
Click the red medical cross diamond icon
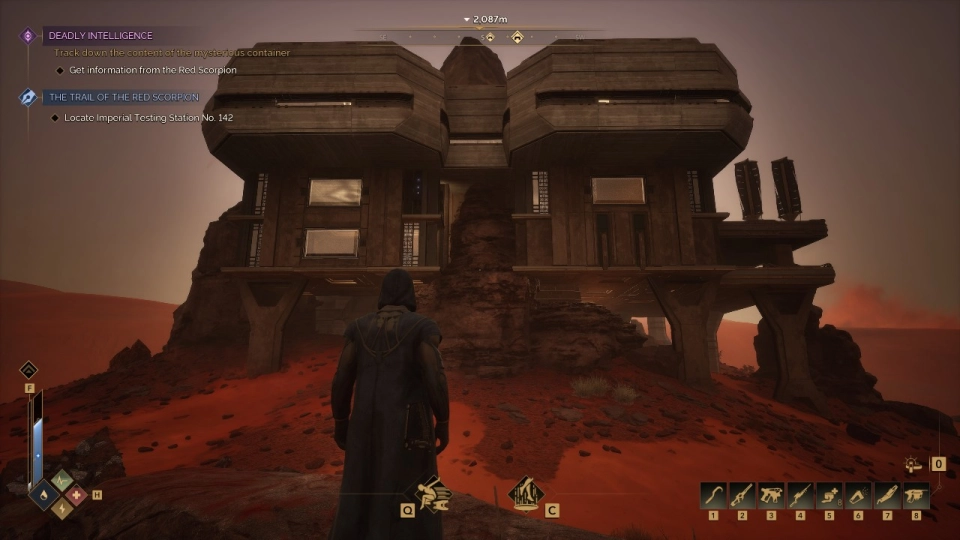[77, 494]
